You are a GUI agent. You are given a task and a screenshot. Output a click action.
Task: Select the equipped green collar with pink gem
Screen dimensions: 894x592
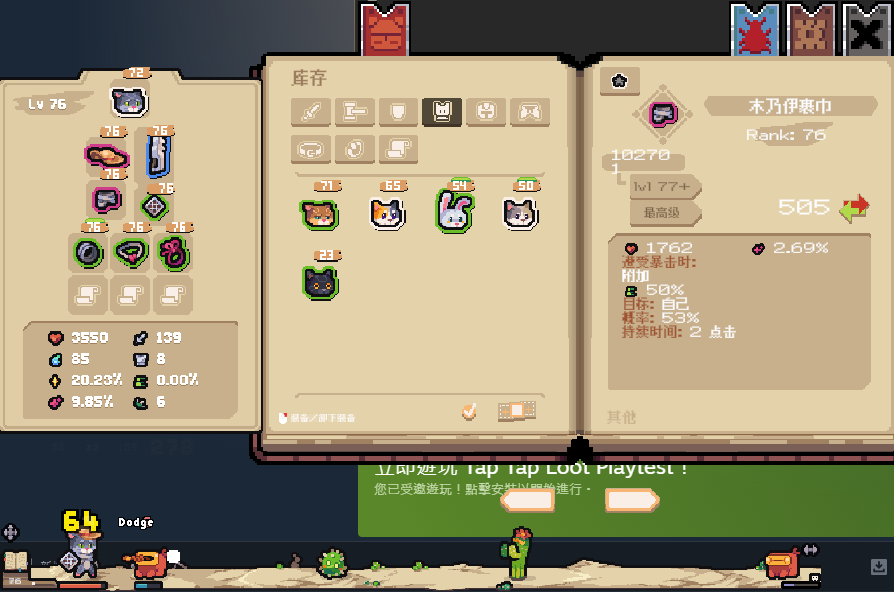point(131,252)
